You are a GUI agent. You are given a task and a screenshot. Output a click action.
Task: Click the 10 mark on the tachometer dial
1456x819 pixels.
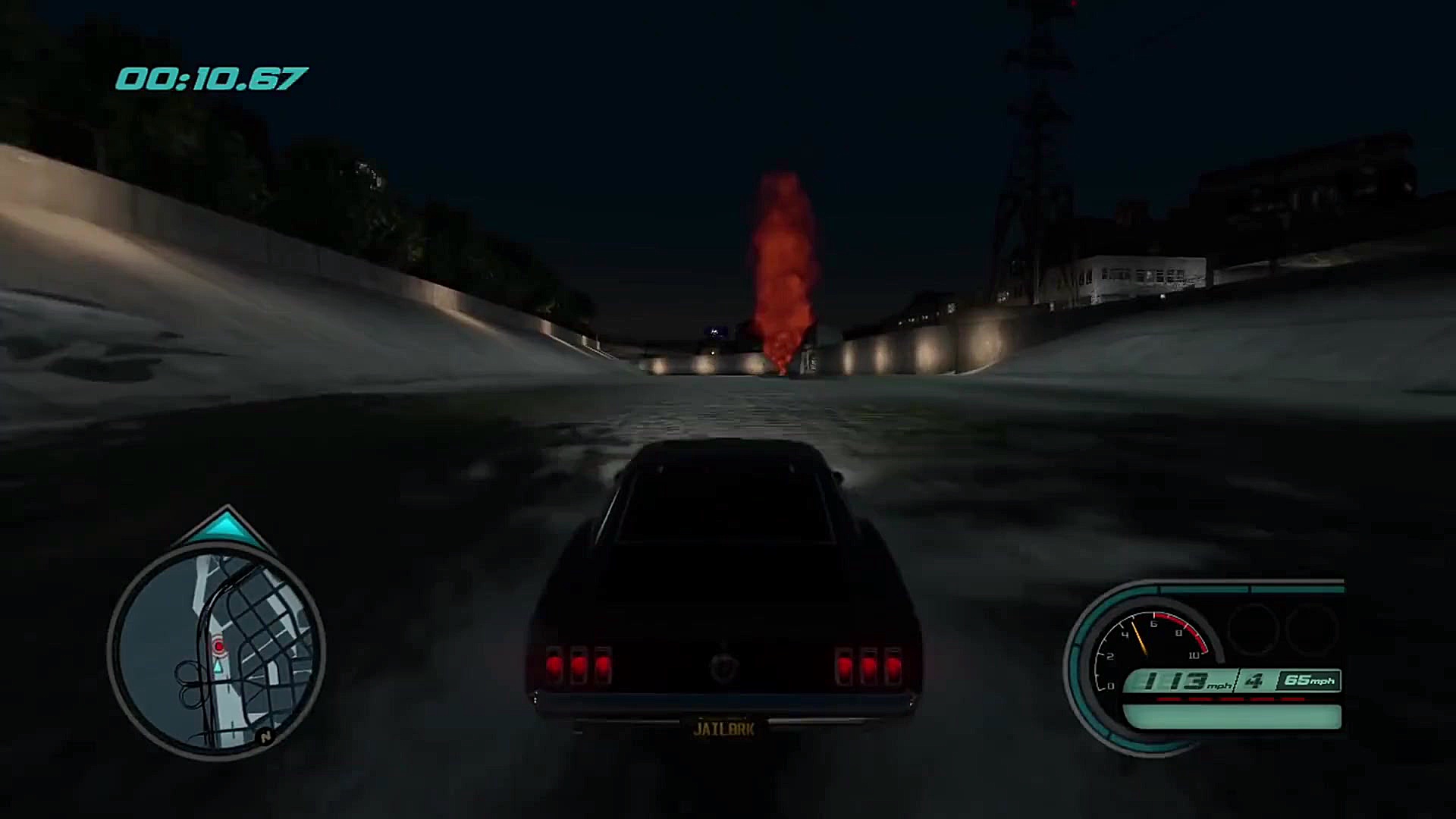click(1194, 655)
